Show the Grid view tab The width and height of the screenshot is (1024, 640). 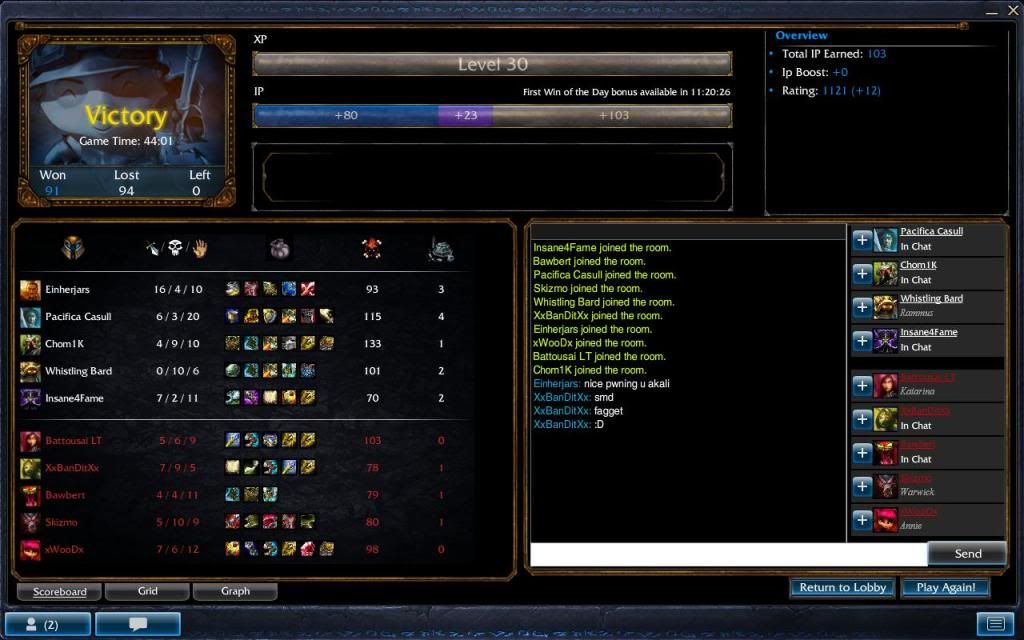148,591
